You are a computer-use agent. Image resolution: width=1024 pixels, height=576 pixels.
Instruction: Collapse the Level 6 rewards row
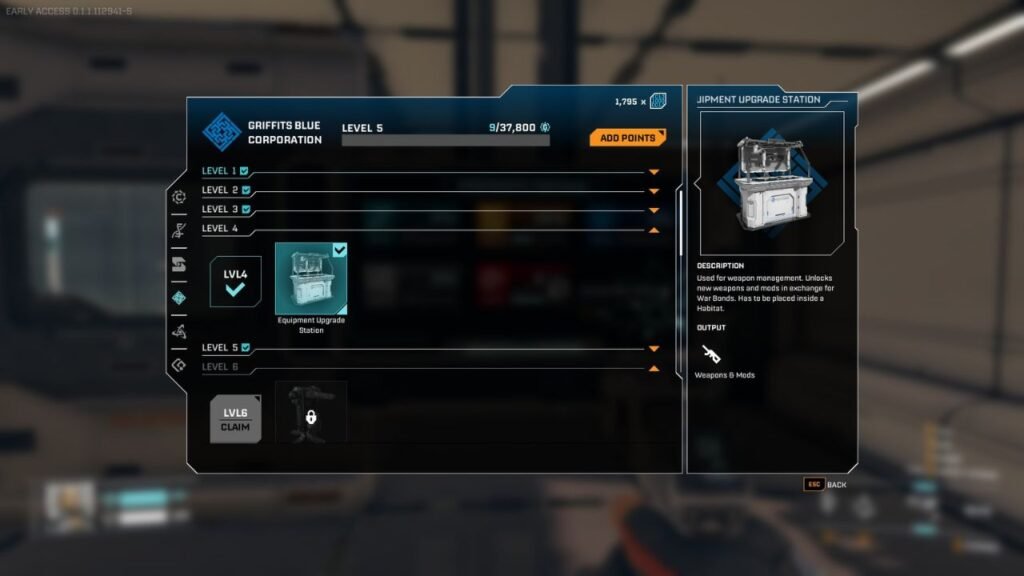point(654,368)
